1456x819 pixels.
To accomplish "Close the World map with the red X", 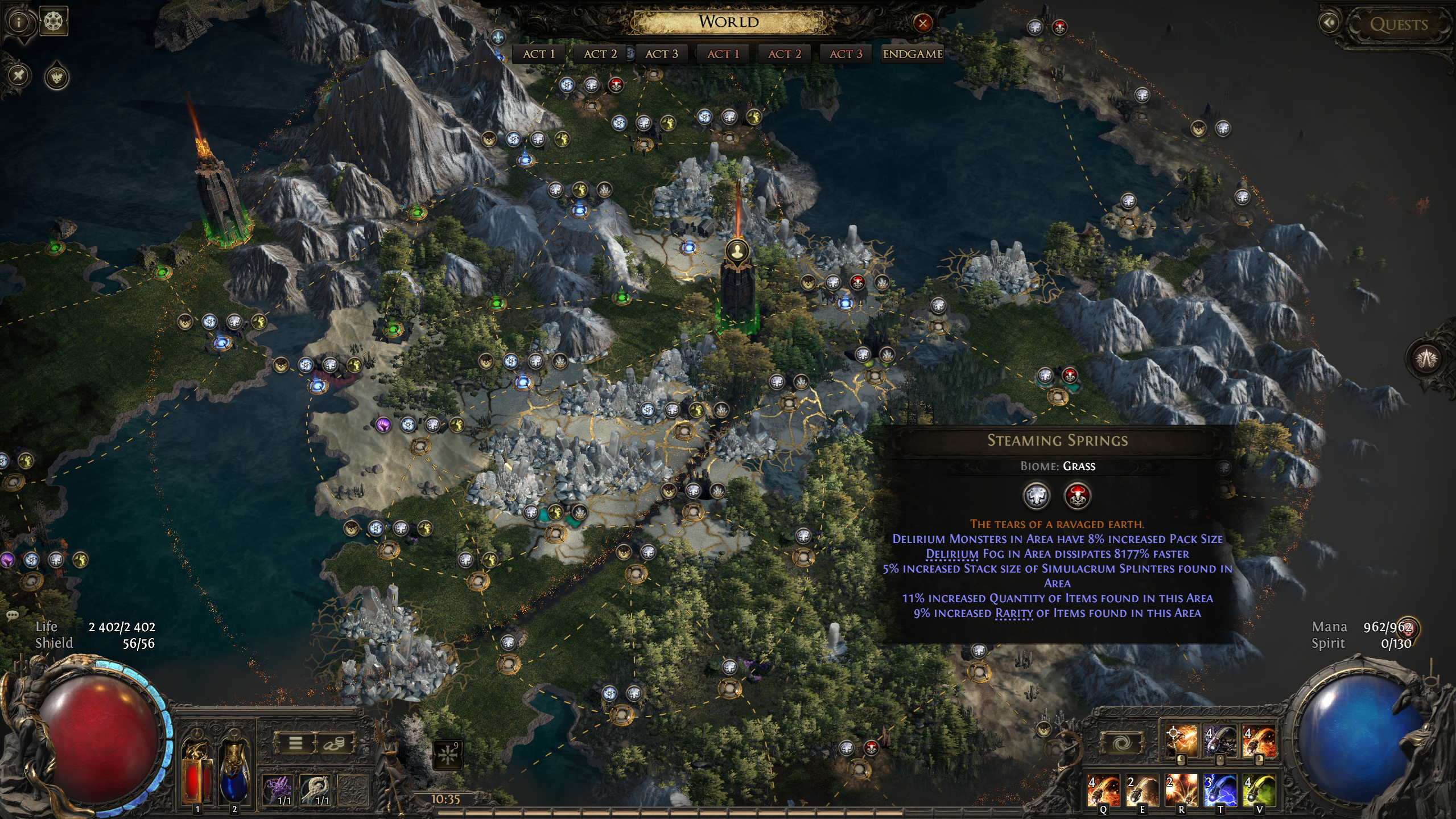I will click(x=922, y=23).
